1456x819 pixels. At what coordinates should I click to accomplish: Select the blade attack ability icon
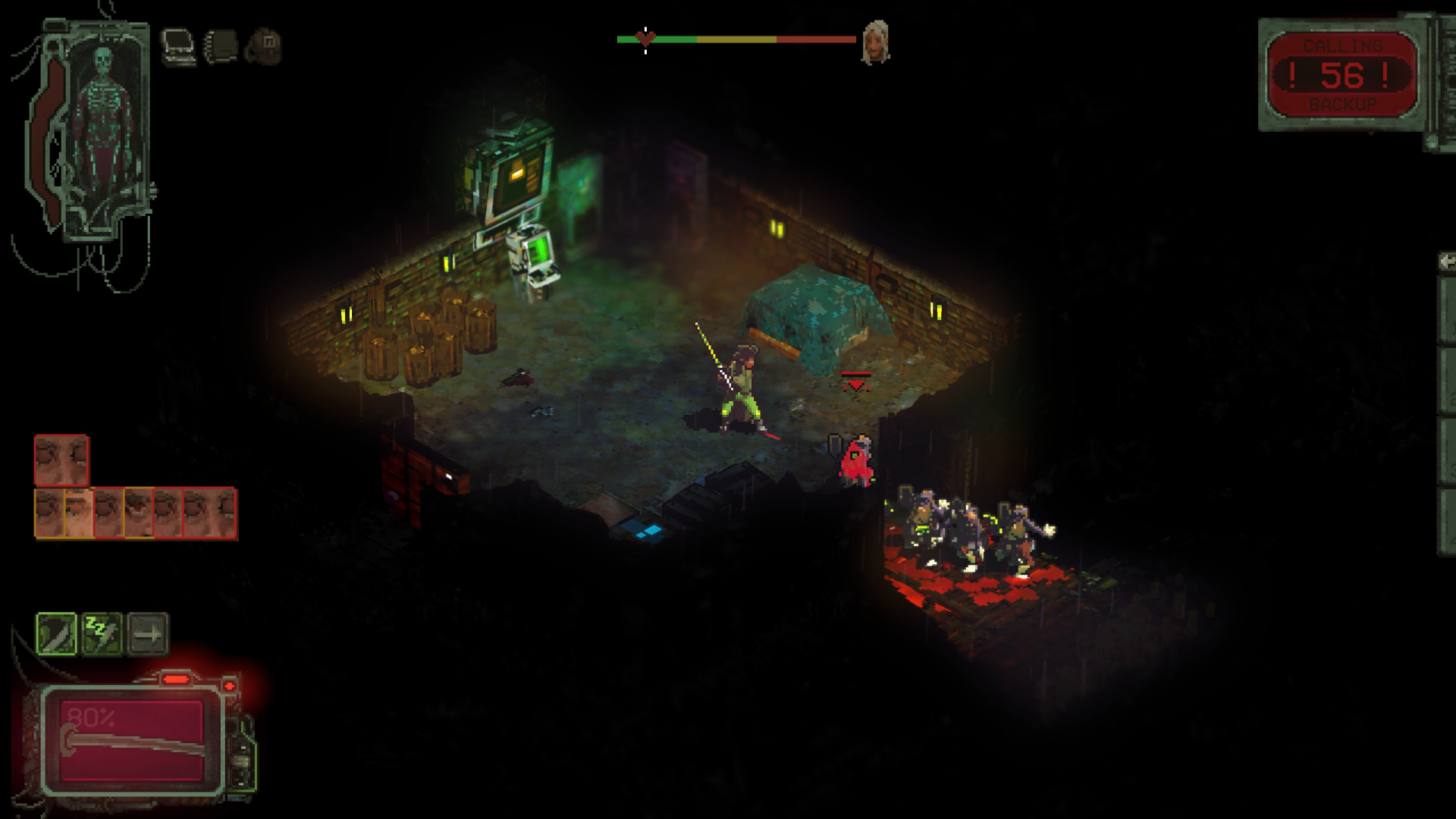(x=57, y=633)
